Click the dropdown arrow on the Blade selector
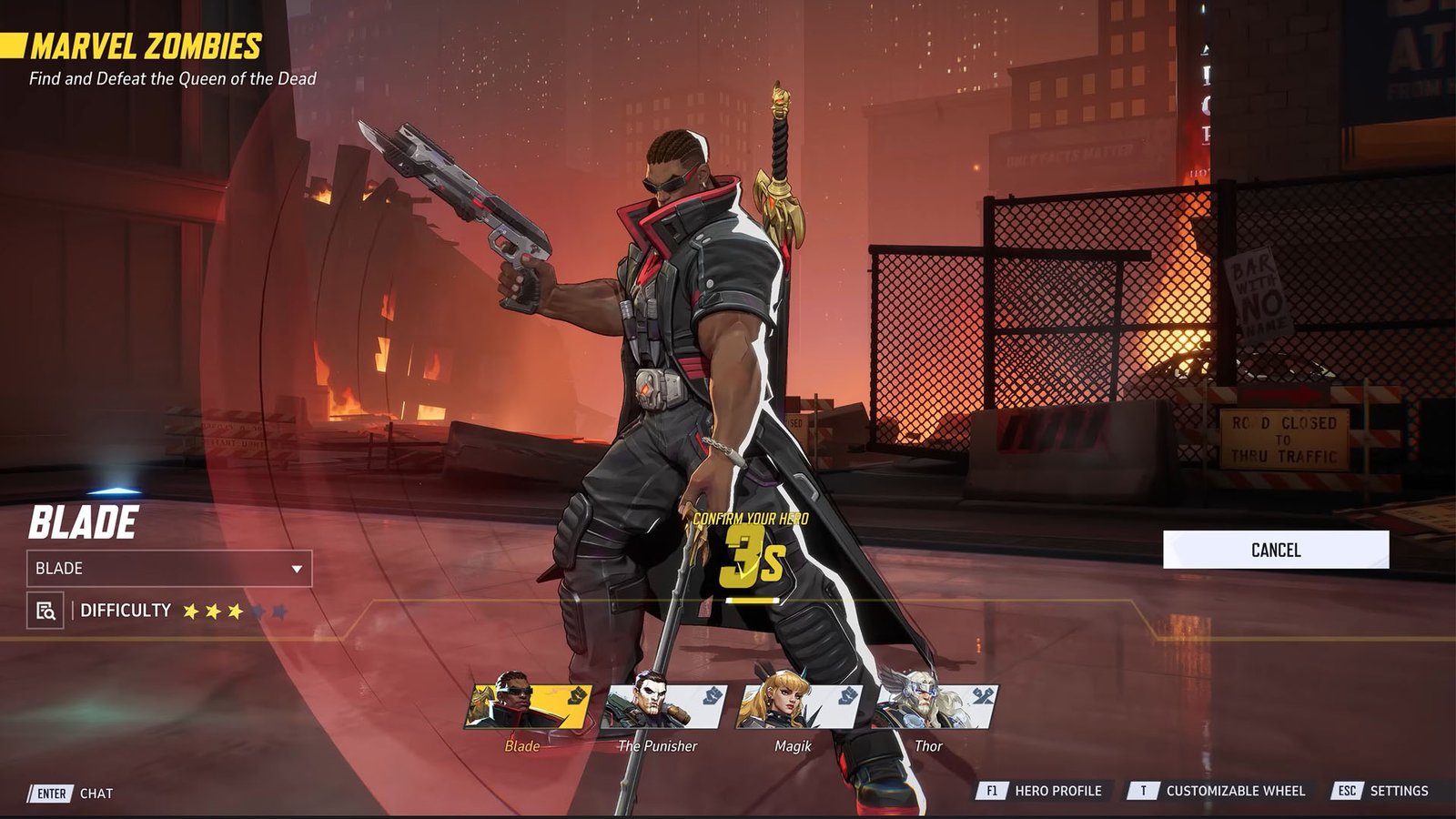The image size is (1456, 819). pos(298,569)
